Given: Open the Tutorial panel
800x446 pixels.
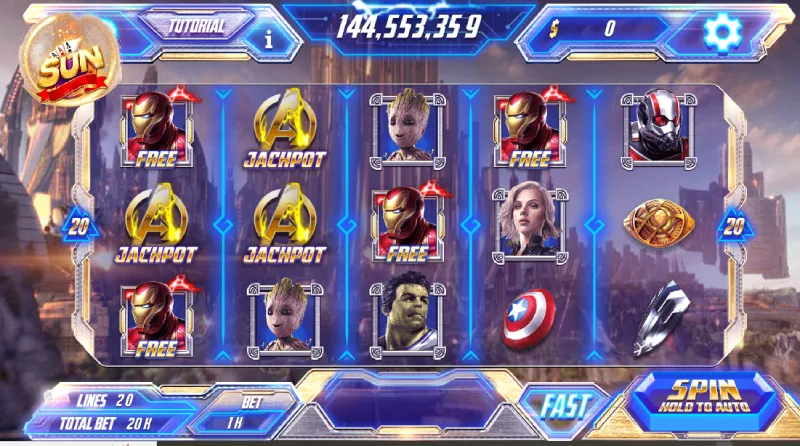Looking at the screenshot, I should tap(196, 27).
